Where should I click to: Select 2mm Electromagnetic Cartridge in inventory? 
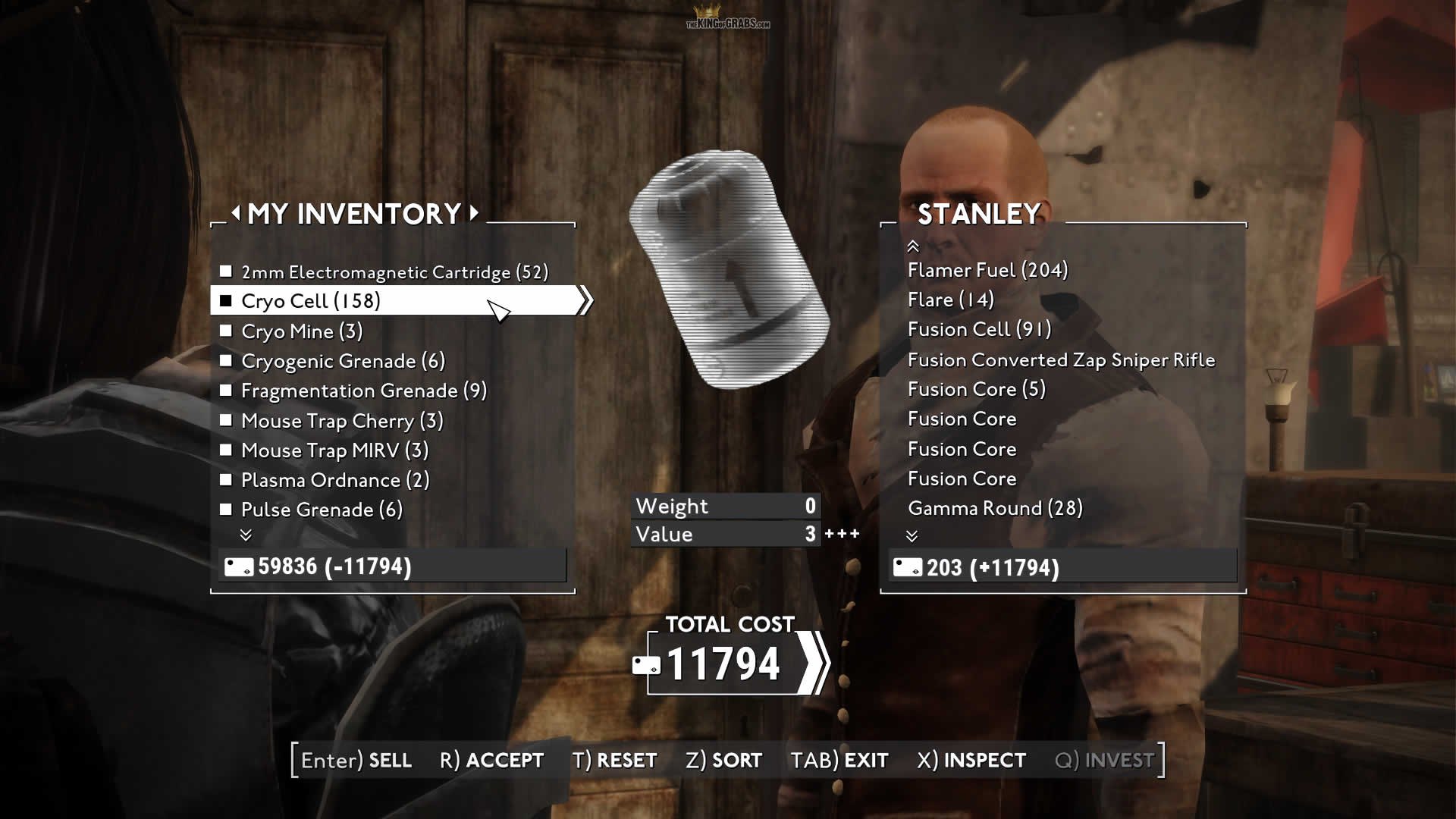click(x=394, y=272)
